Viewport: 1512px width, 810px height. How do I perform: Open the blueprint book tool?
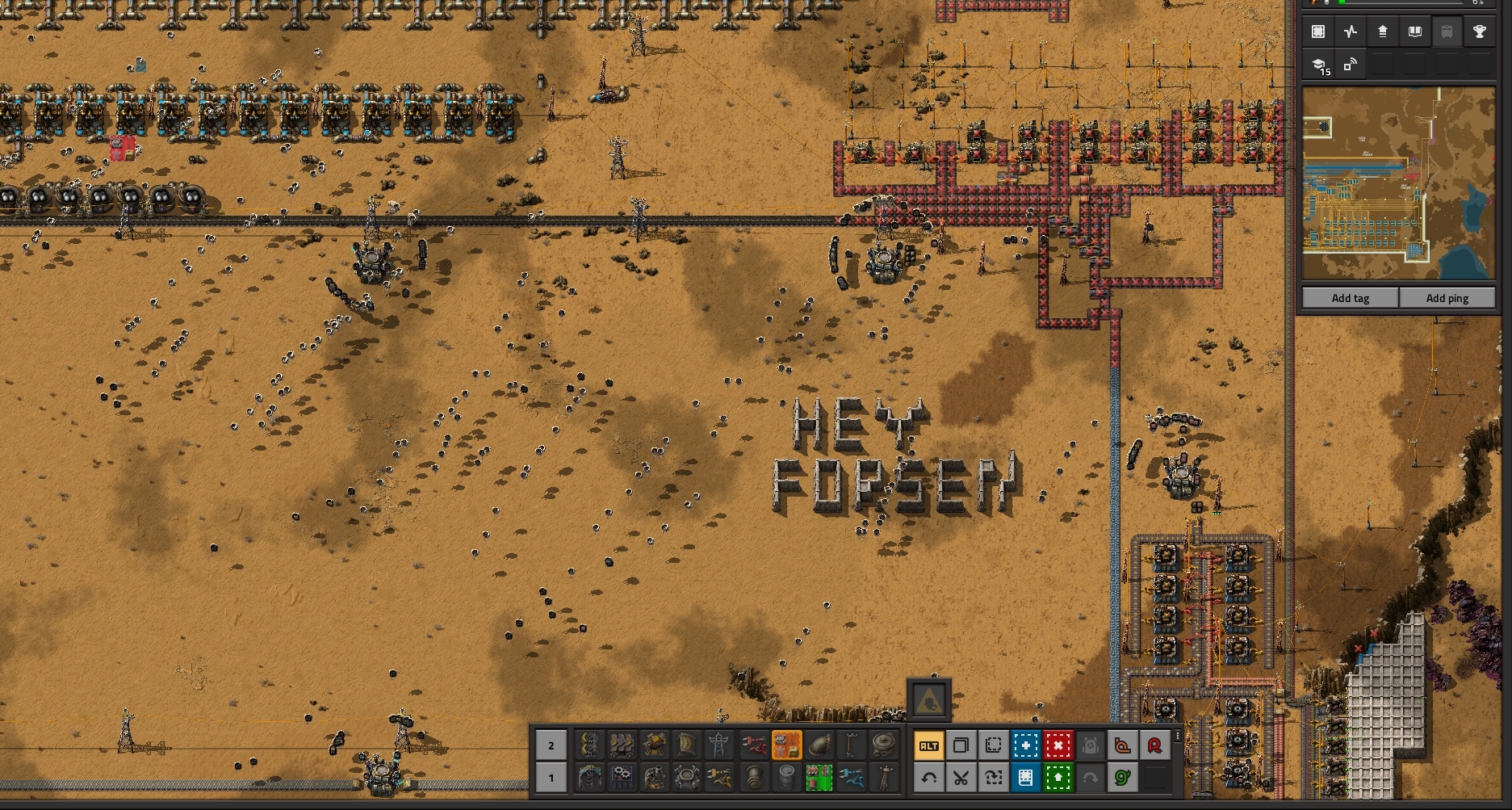click(1025, 778)
